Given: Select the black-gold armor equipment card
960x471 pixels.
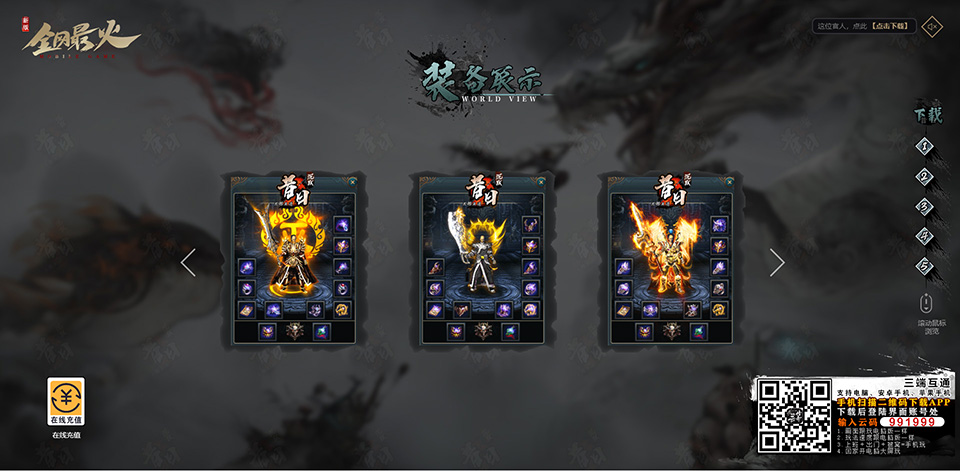Looking at the screenshot, I should point(293,261).
